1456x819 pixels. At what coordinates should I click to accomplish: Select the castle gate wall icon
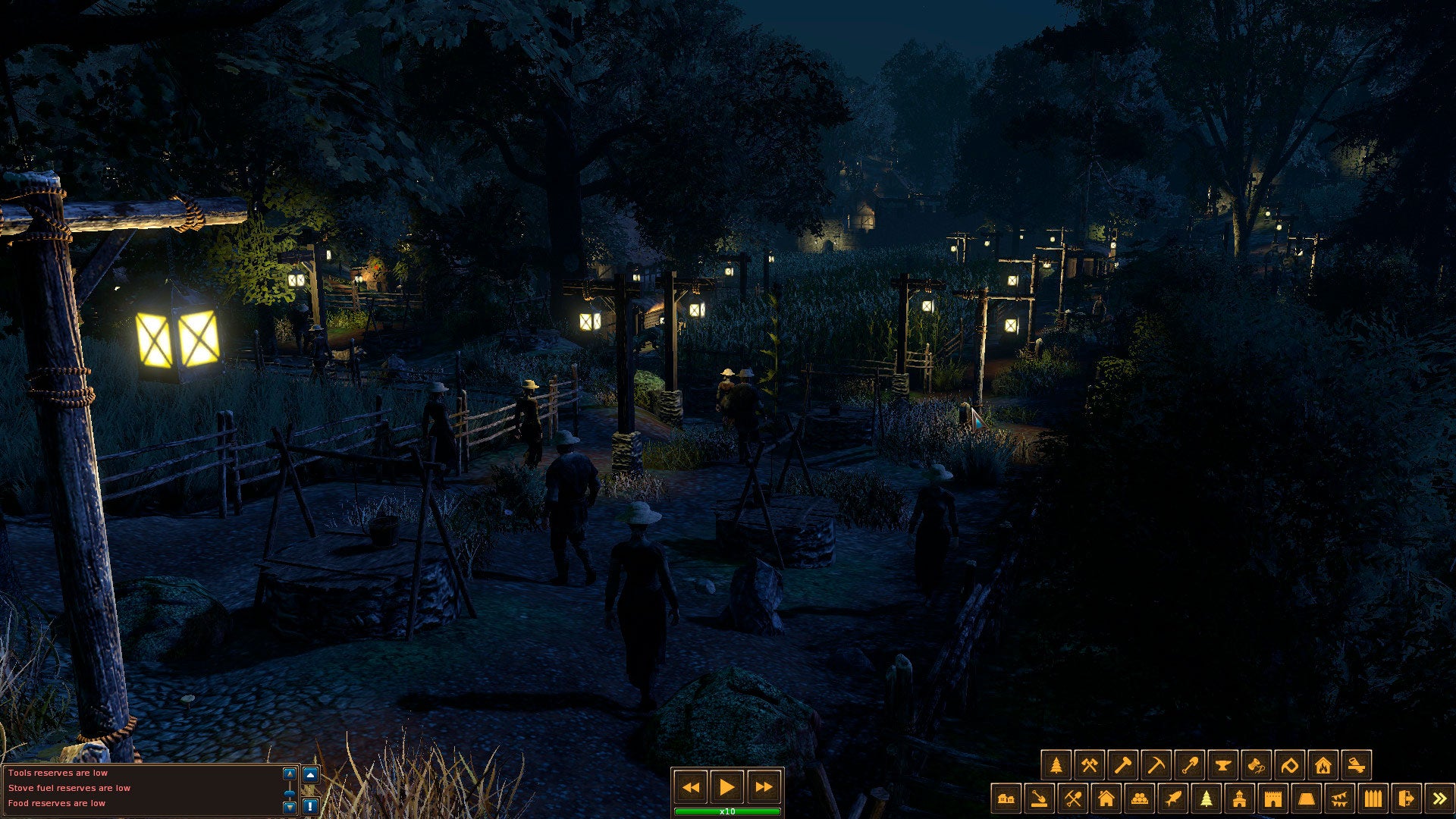tap(1272, 799)
